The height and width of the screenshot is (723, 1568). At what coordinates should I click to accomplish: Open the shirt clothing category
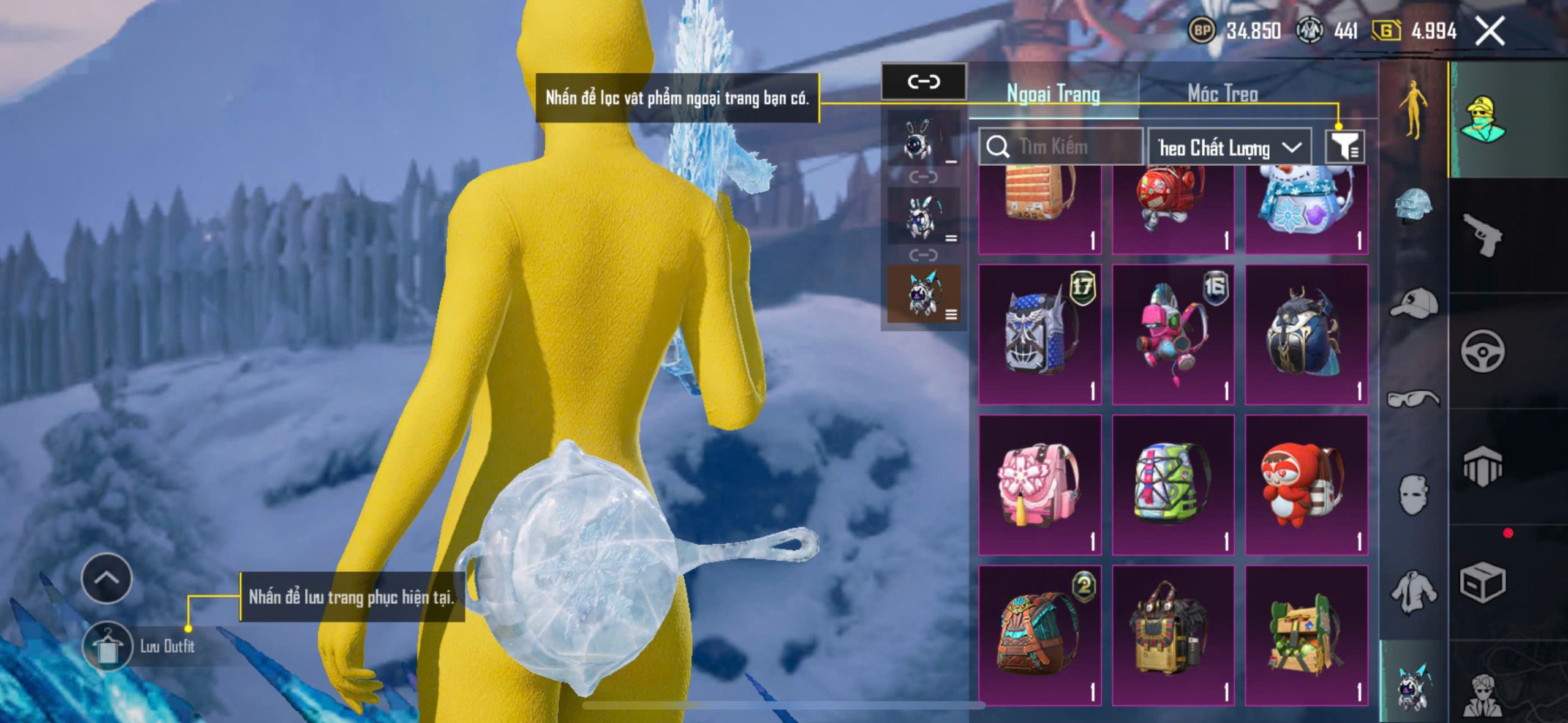[x=1414, y=591]
